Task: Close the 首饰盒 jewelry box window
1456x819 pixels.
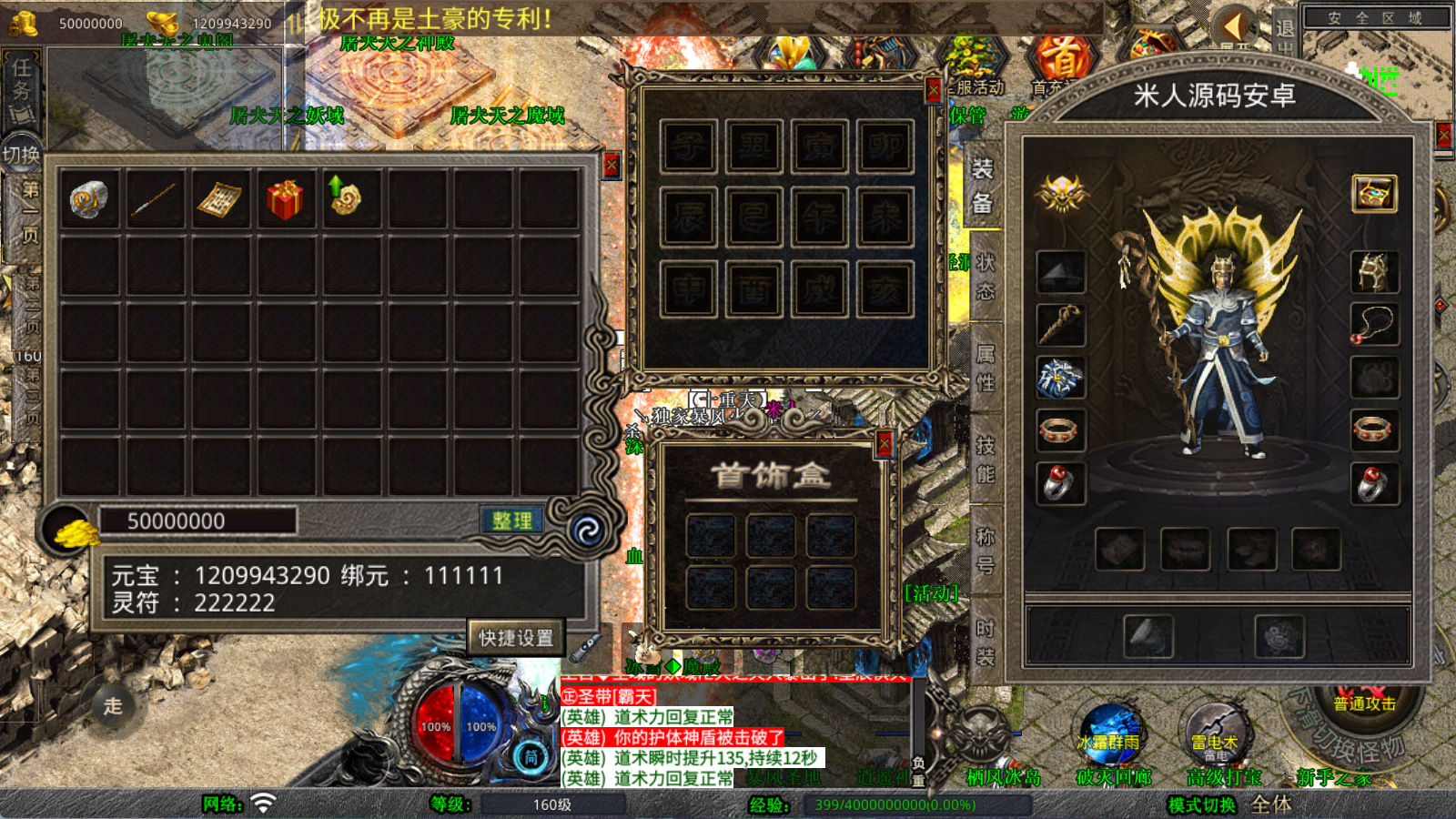Action: pos(884,443)
